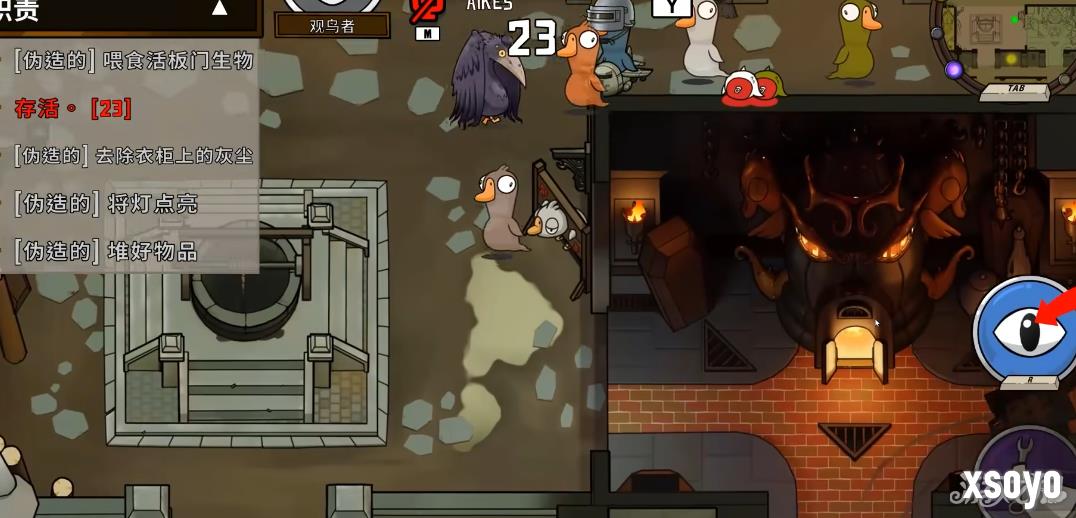The width and height of the screenshot is (1076, 518).
Task: Select the 去除衣柜上的灰尘 task entry
Action: pyautogui.click(x=133, y=155)
